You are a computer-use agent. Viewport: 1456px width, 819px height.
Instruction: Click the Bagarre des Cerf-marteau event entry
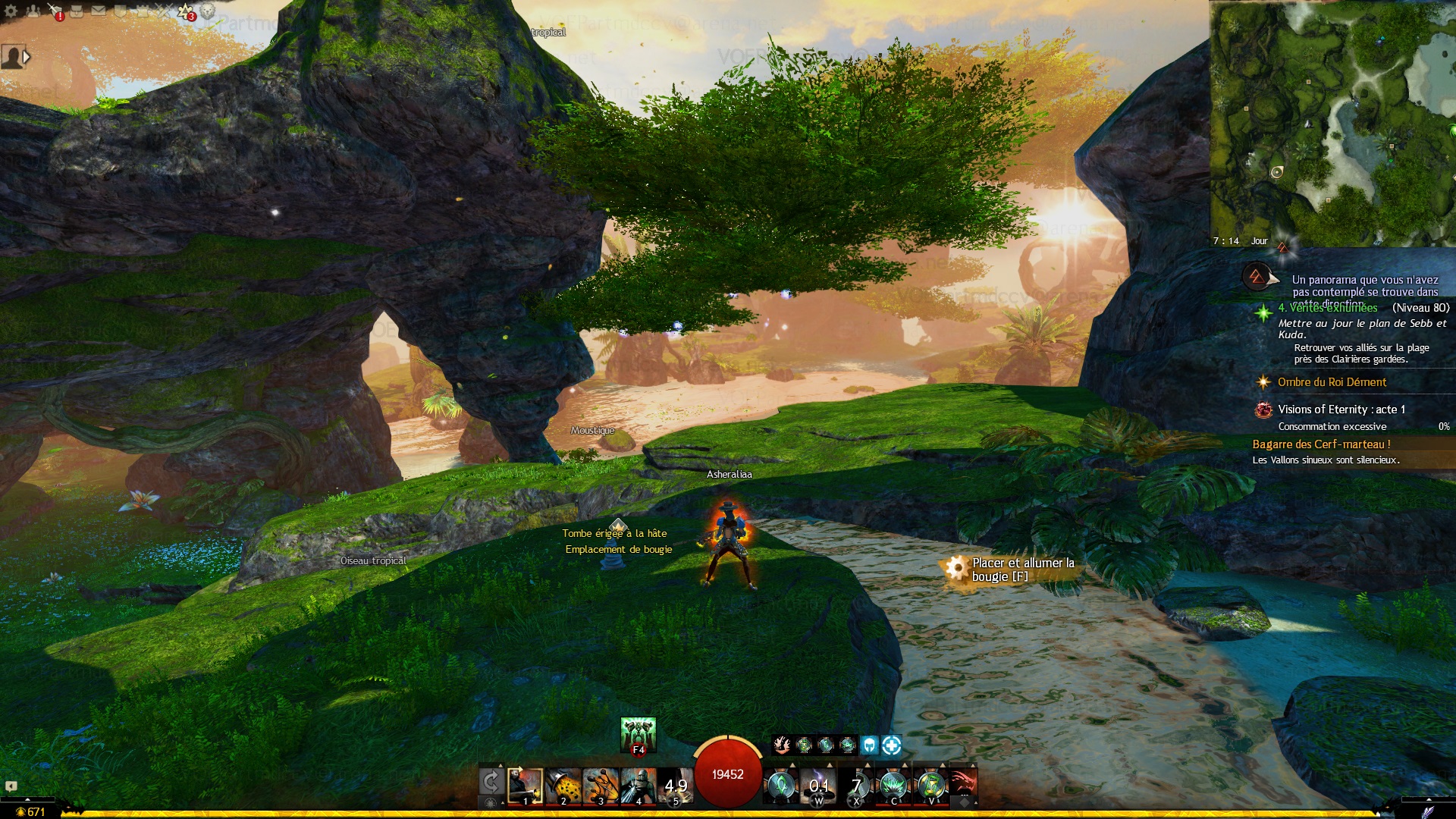tap(1321, 444)
